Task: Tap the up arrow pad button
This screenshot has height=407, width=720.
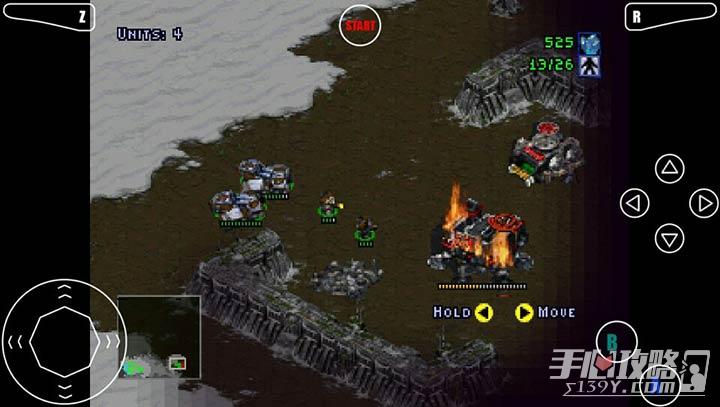Action: (x=669, y=168)
